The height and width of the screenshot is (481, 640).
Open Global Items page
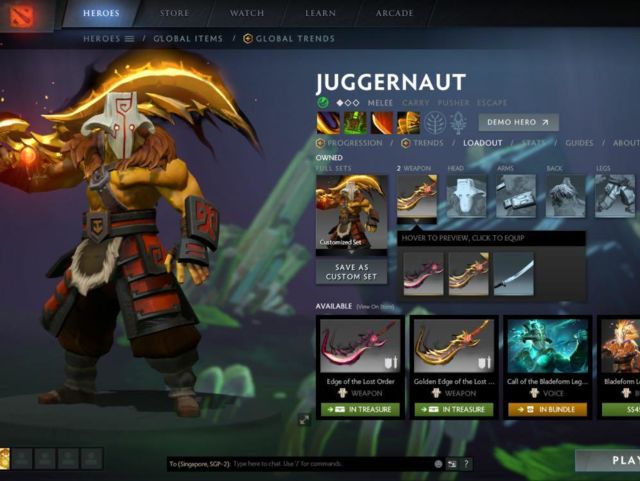click(188, 39)
